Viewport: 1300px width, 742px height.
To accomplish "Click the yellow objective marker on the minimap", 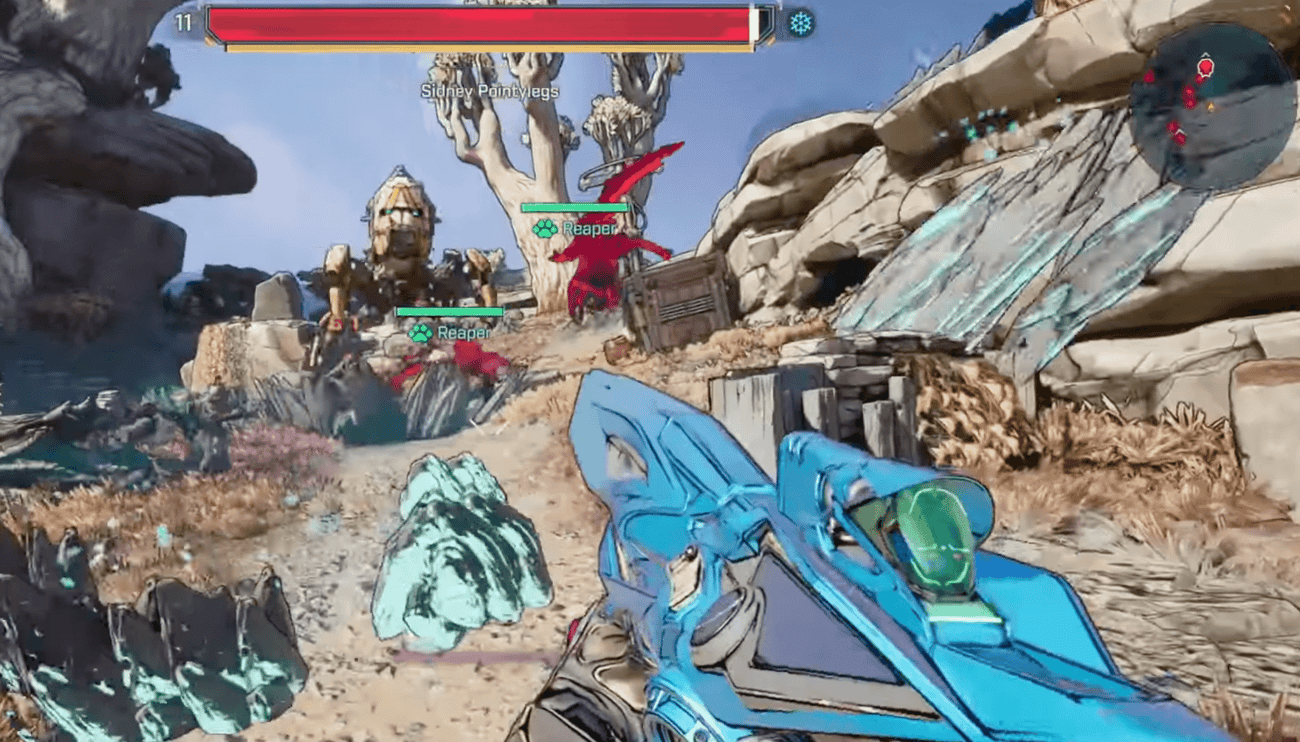I will click(1211, 106).
